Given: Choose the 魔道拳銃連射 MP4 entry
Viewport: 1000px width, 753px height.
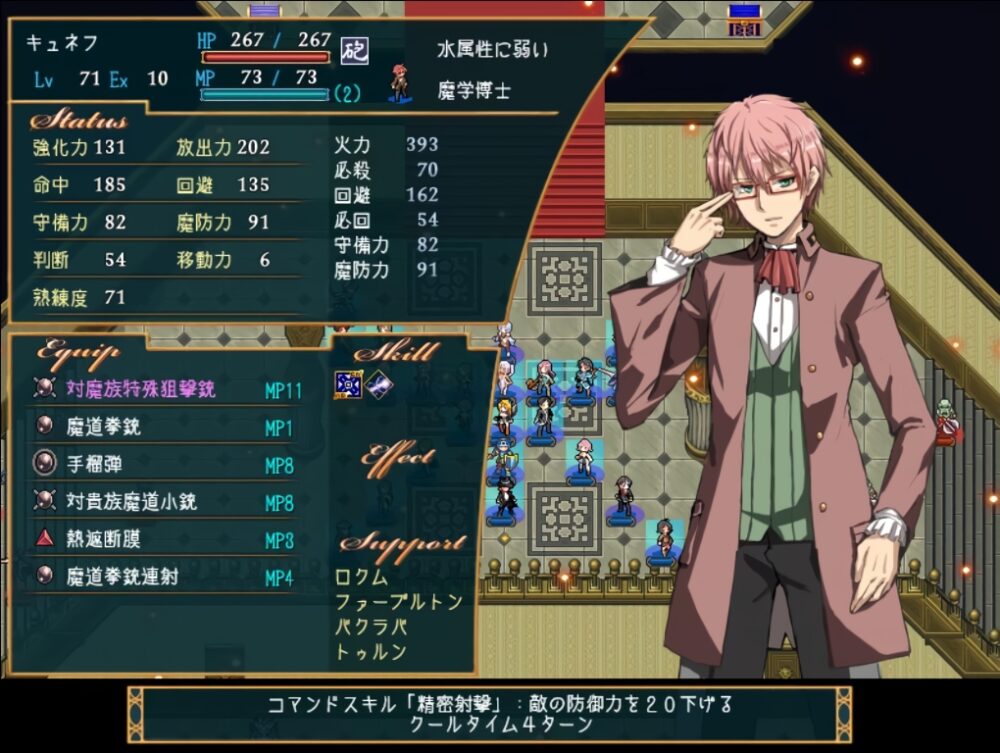Looking at the screenshot, I should (122, 577).
